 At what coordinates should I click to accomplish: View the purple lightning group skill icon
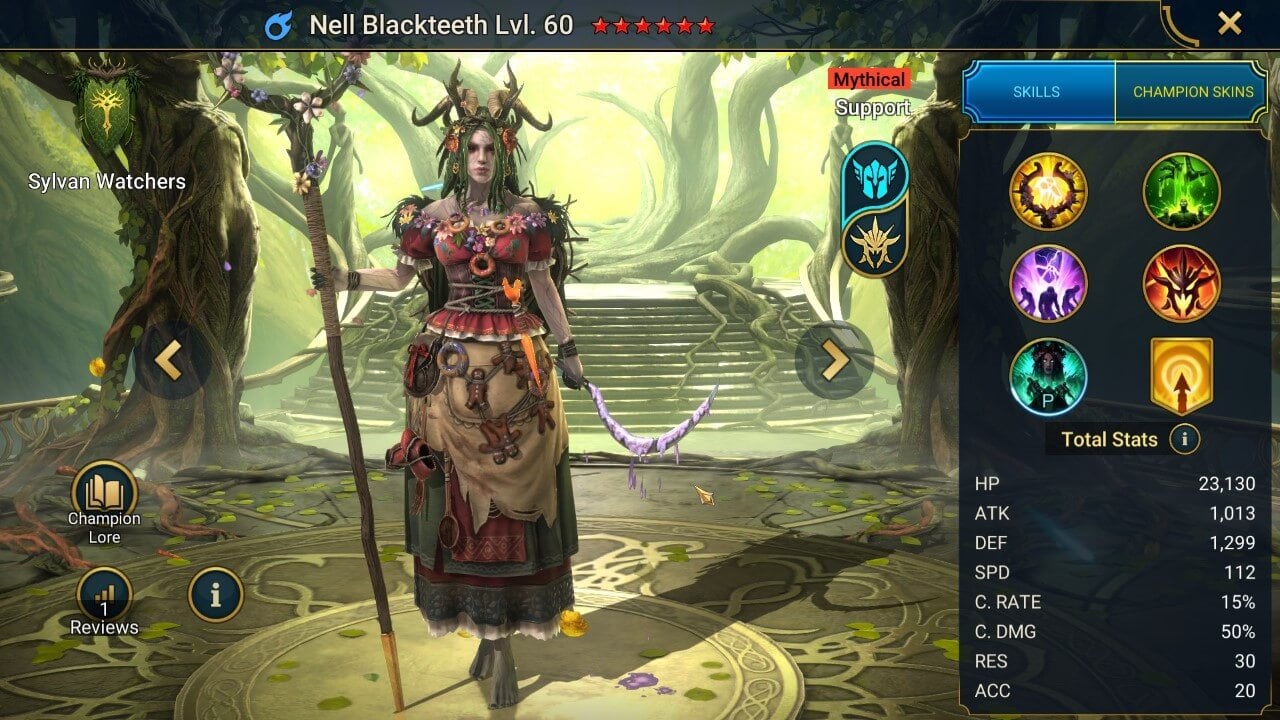tap(1050, 283)
